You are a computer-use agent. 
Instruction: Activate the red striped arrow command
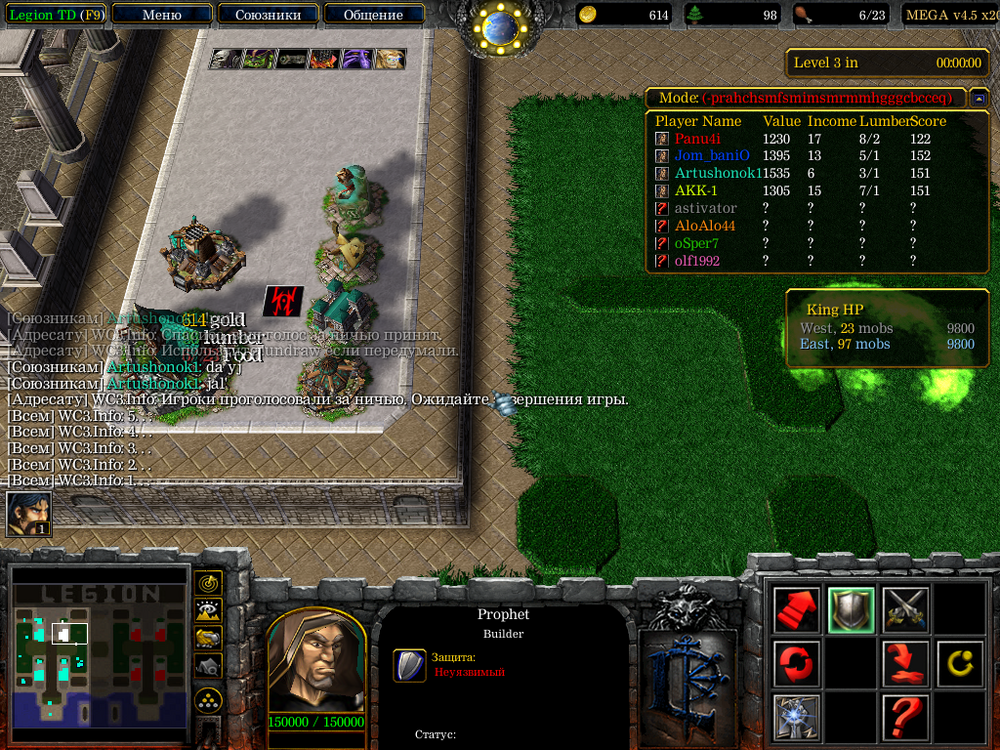pyautogui.click(x=797, y=609)
